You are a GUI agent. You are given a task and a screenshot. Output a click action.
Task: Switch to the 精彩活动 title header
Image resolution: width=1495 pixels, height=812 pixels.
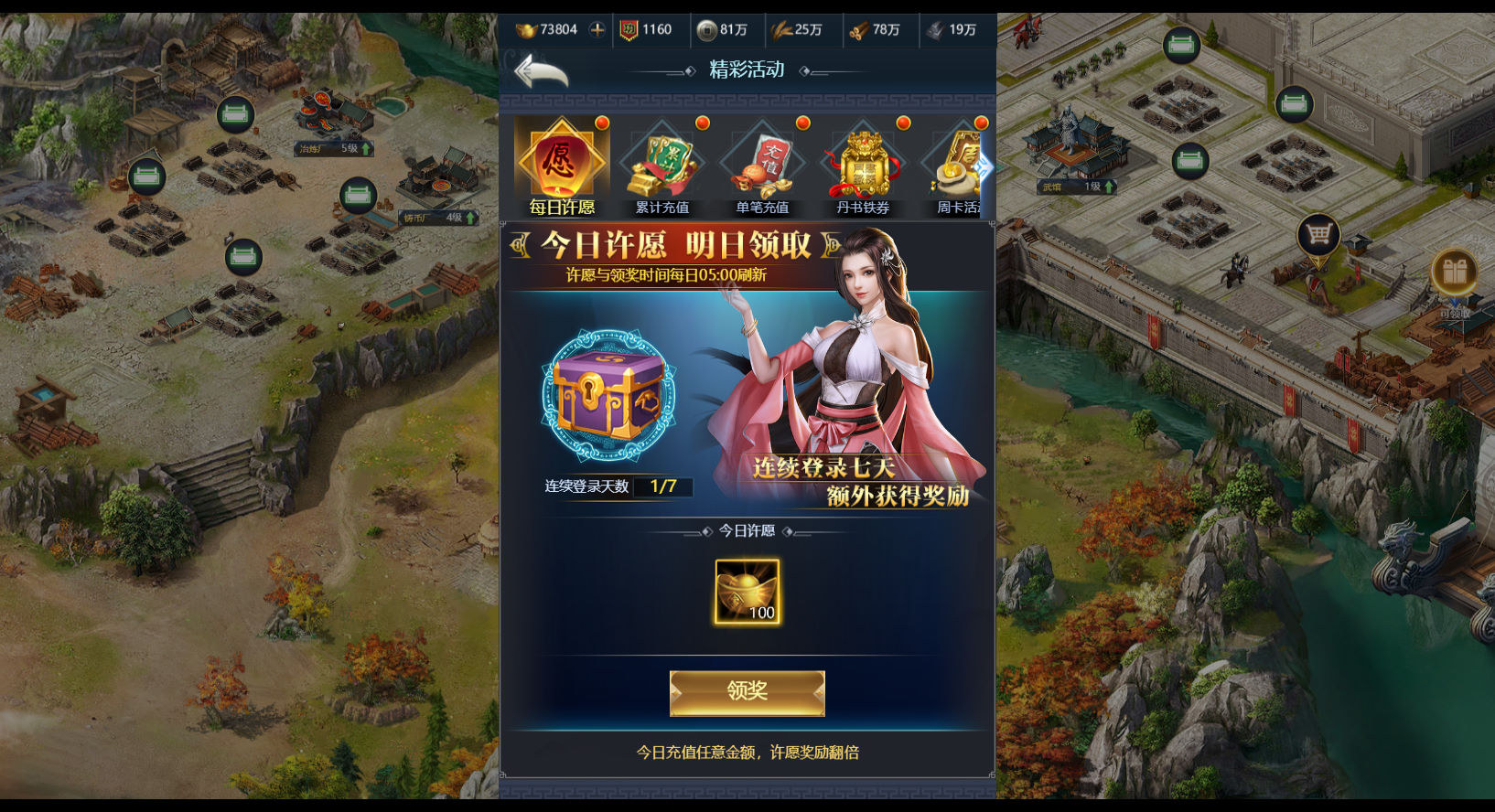pos(747,69)
